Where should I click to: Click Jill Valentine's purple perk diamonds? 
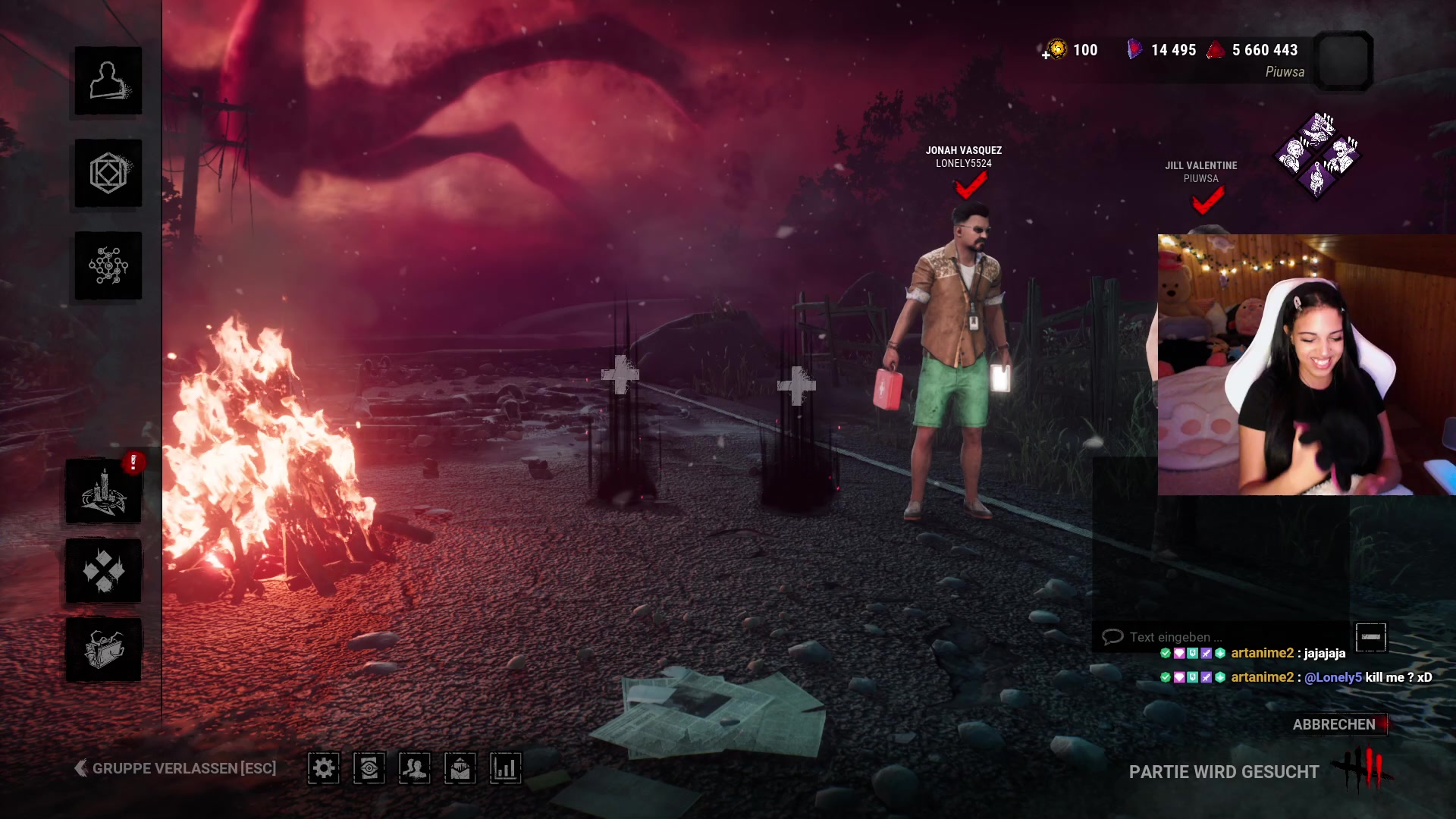(x=1318, y=155)
